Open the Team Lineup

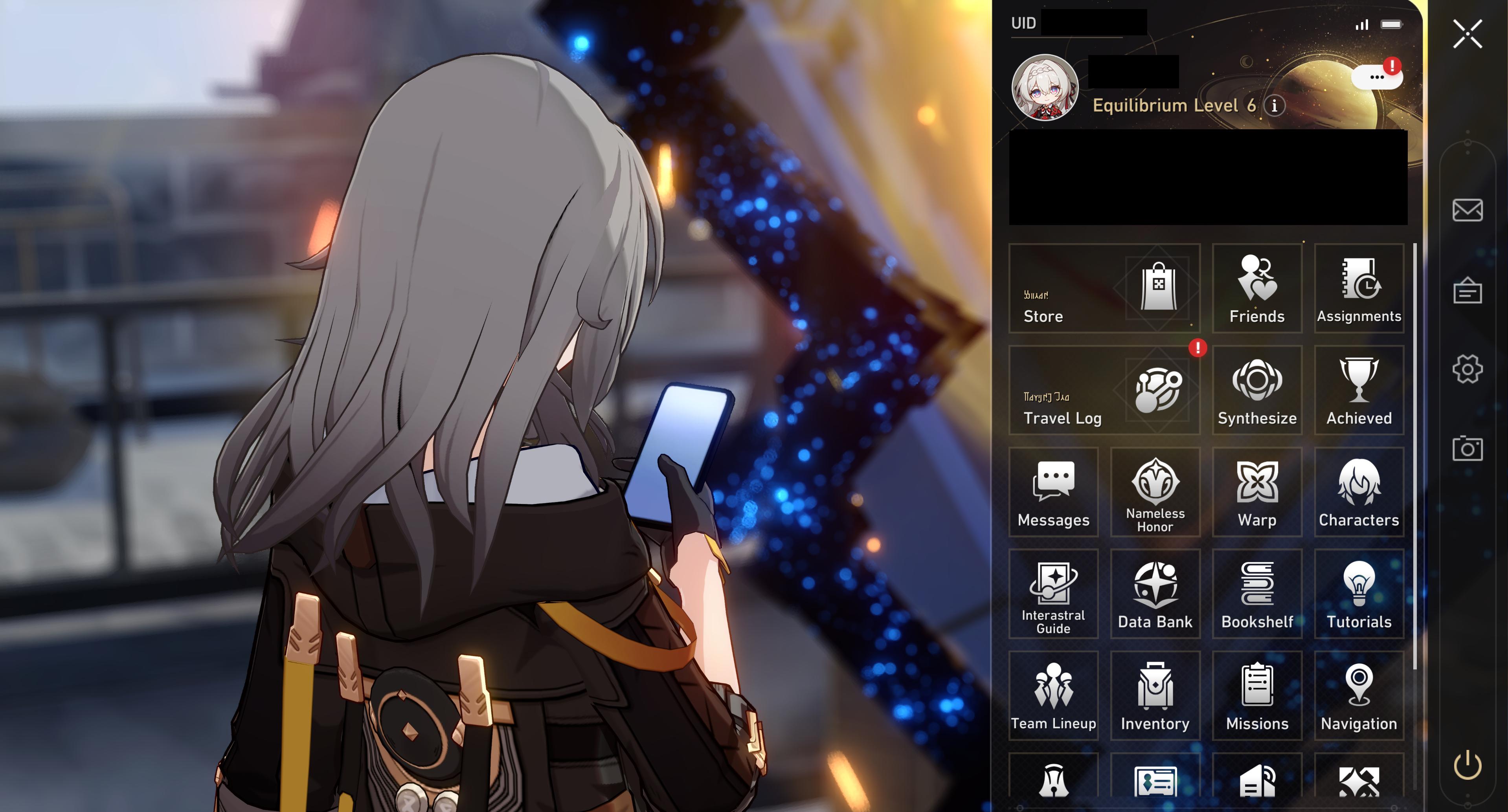click(1053, 696)
